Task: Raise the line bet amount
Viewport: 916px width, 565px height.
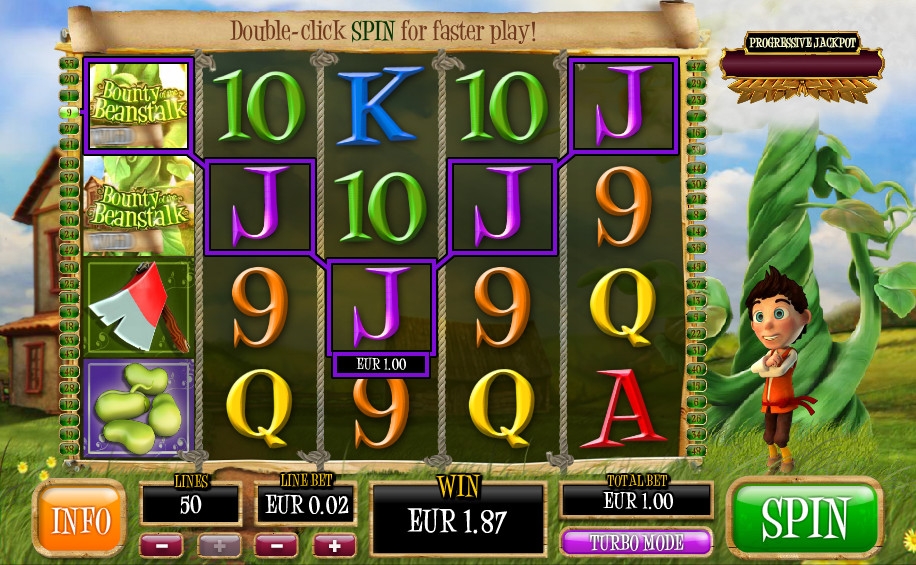Action: click(x=334, y=546)
